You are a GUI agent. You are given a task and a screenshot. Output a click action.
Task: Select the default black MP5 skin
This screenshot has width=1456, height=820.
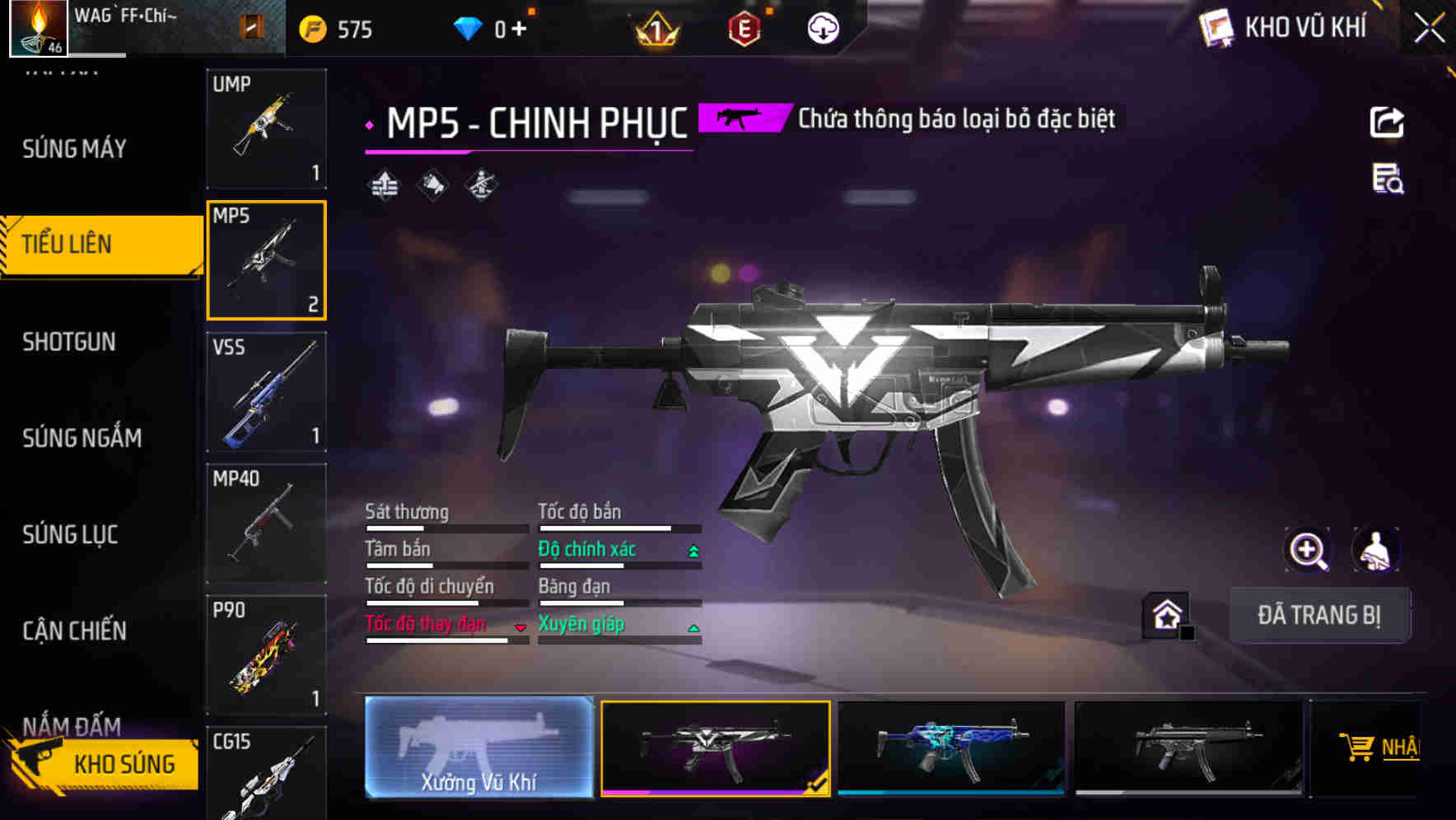(1188, 747)
